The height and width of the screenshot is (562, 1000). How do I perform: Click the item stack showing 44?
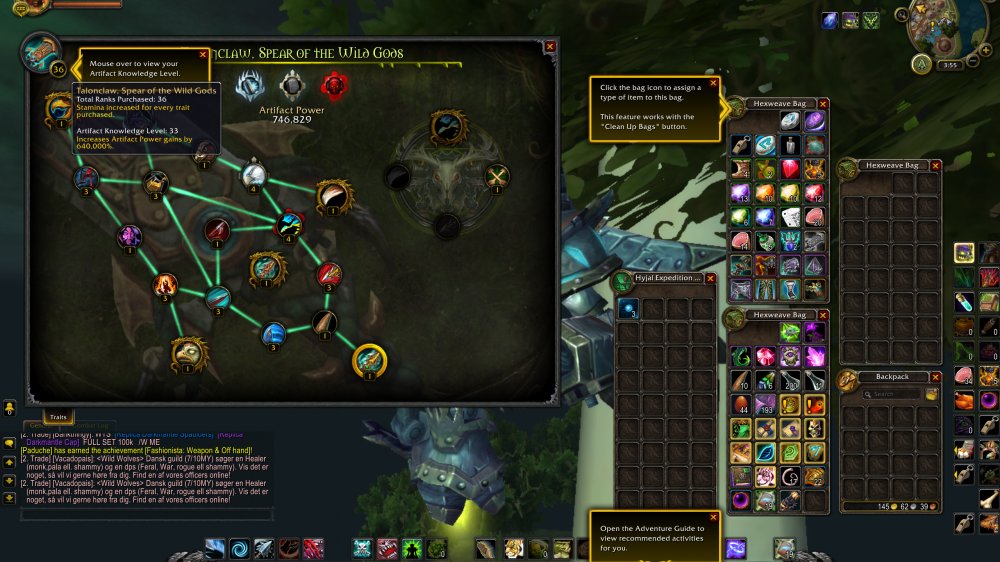click(x=741, y=403)
